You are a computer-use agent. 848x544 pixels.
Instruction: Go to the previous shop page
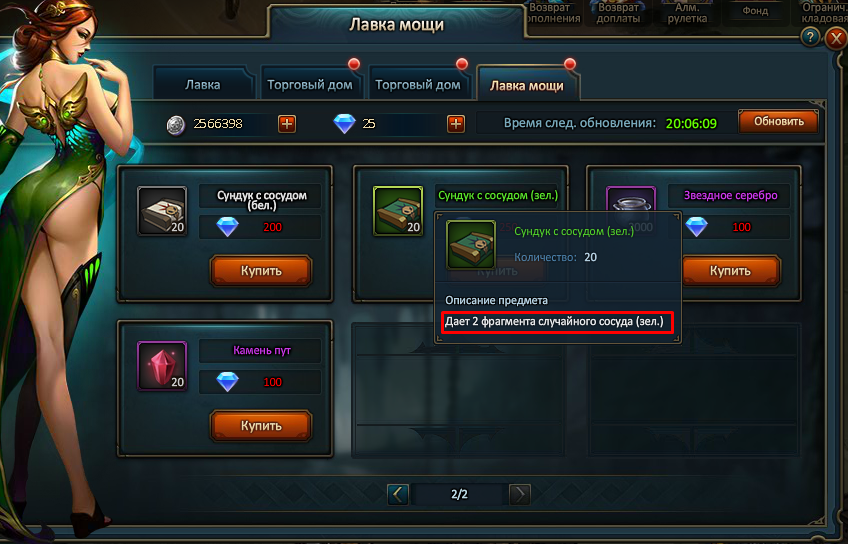coord(398,493)
